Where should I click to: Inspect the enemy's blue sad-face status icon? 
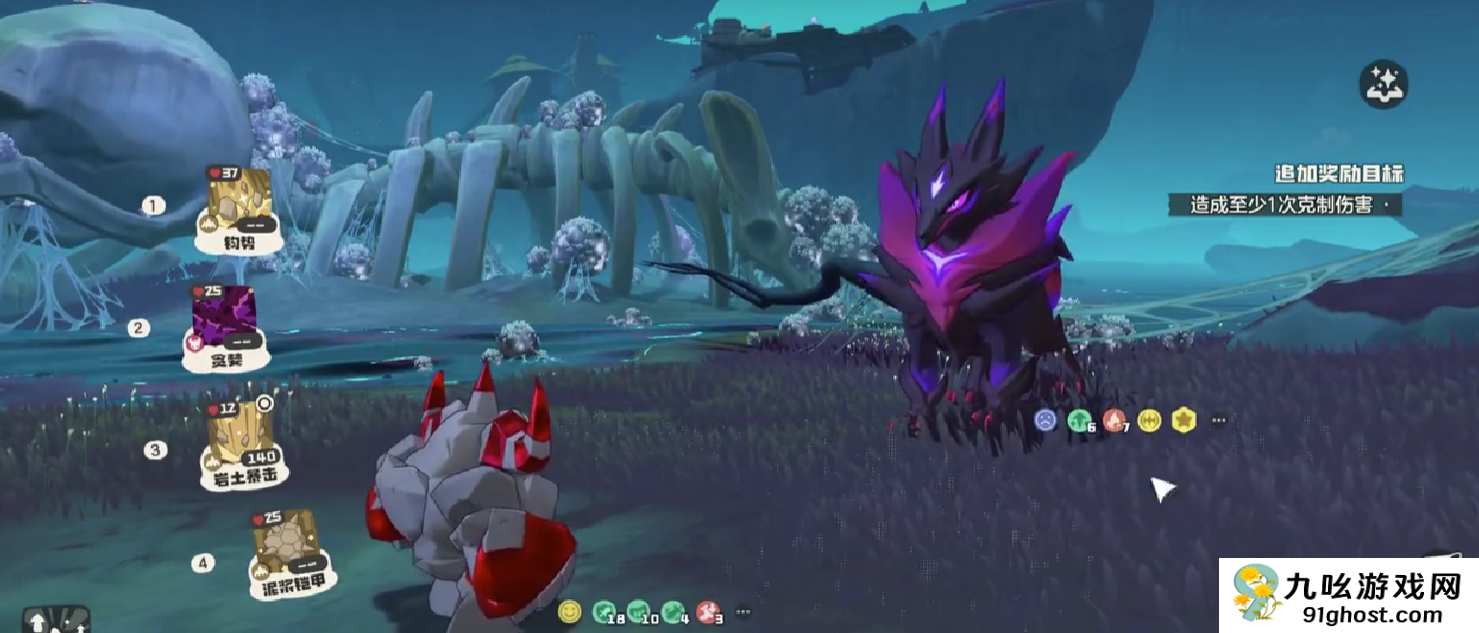pyautogui.click(x=1045, y=420)
